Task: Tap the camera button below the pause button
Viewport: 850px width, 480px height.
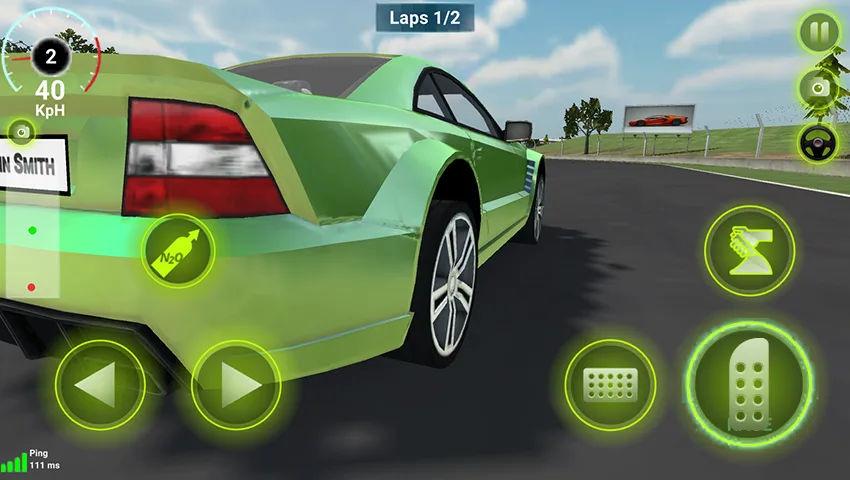Action: [x=819, y=88]
